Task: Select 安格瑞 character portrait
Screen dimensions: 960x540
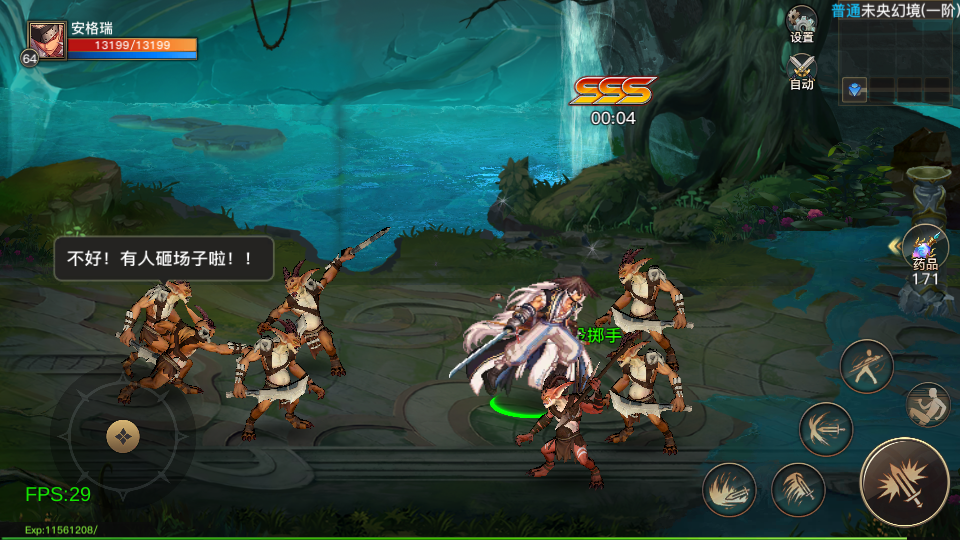Action: click(x=47, y=42)
